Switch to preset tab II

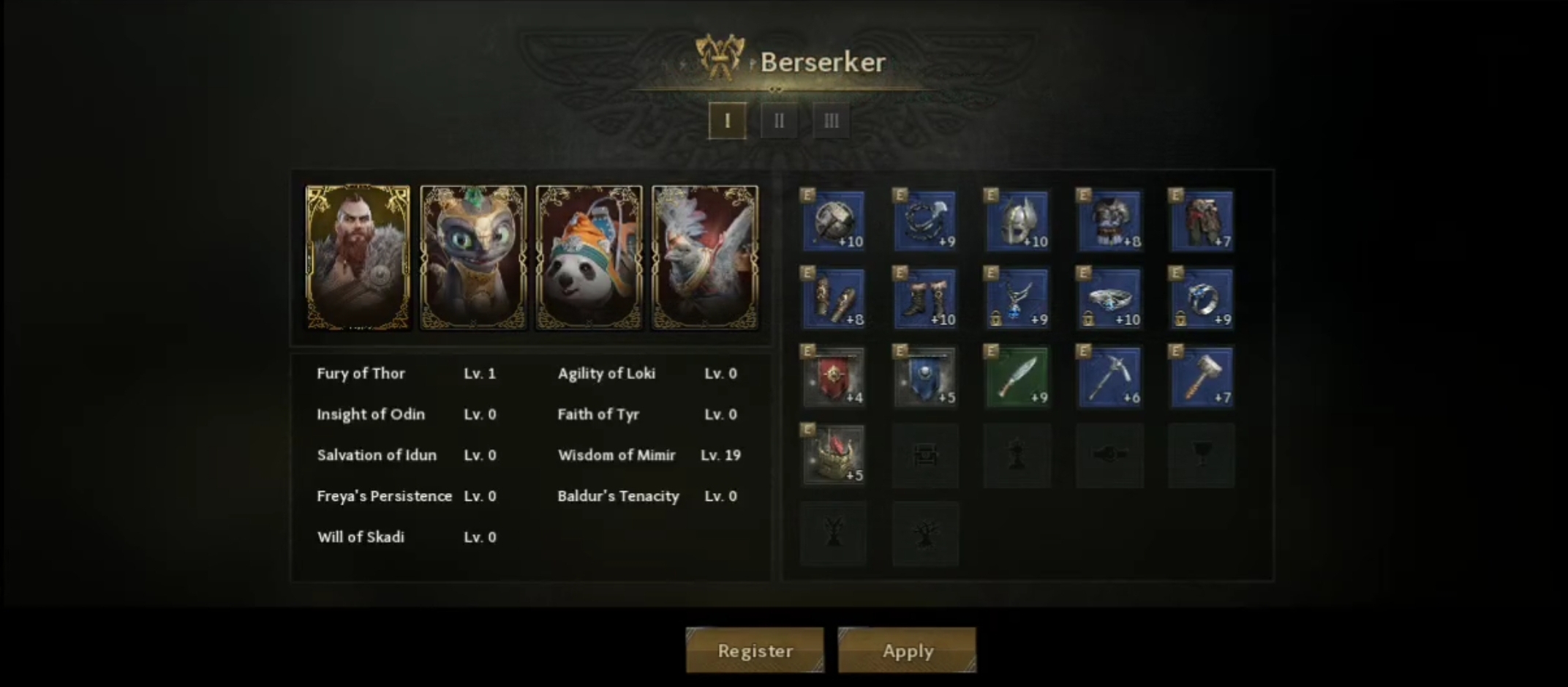click(779, 121)
